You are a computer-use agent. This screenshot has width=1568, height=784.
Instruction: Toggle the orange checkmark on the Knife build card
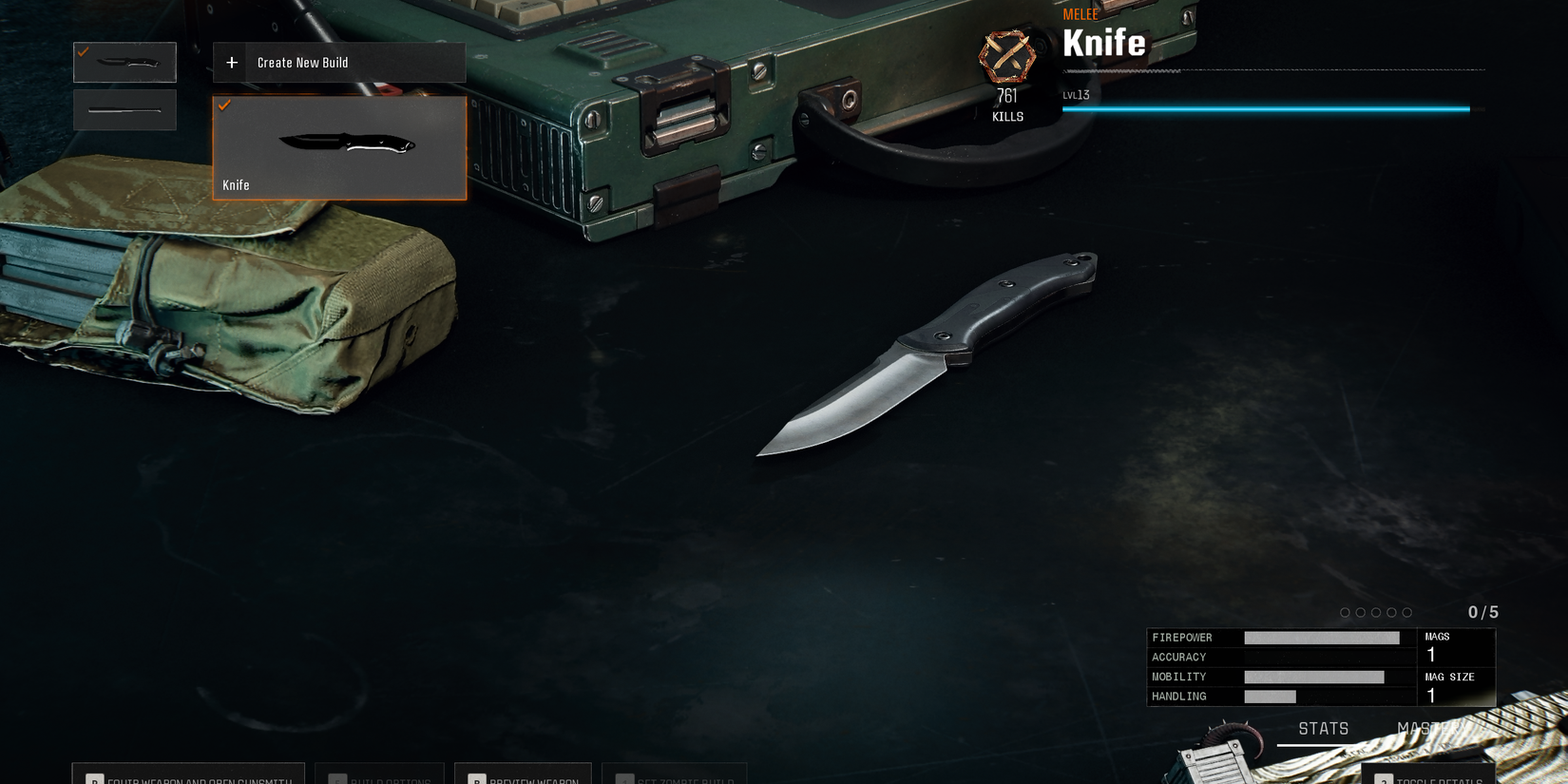tap(225, 105)
